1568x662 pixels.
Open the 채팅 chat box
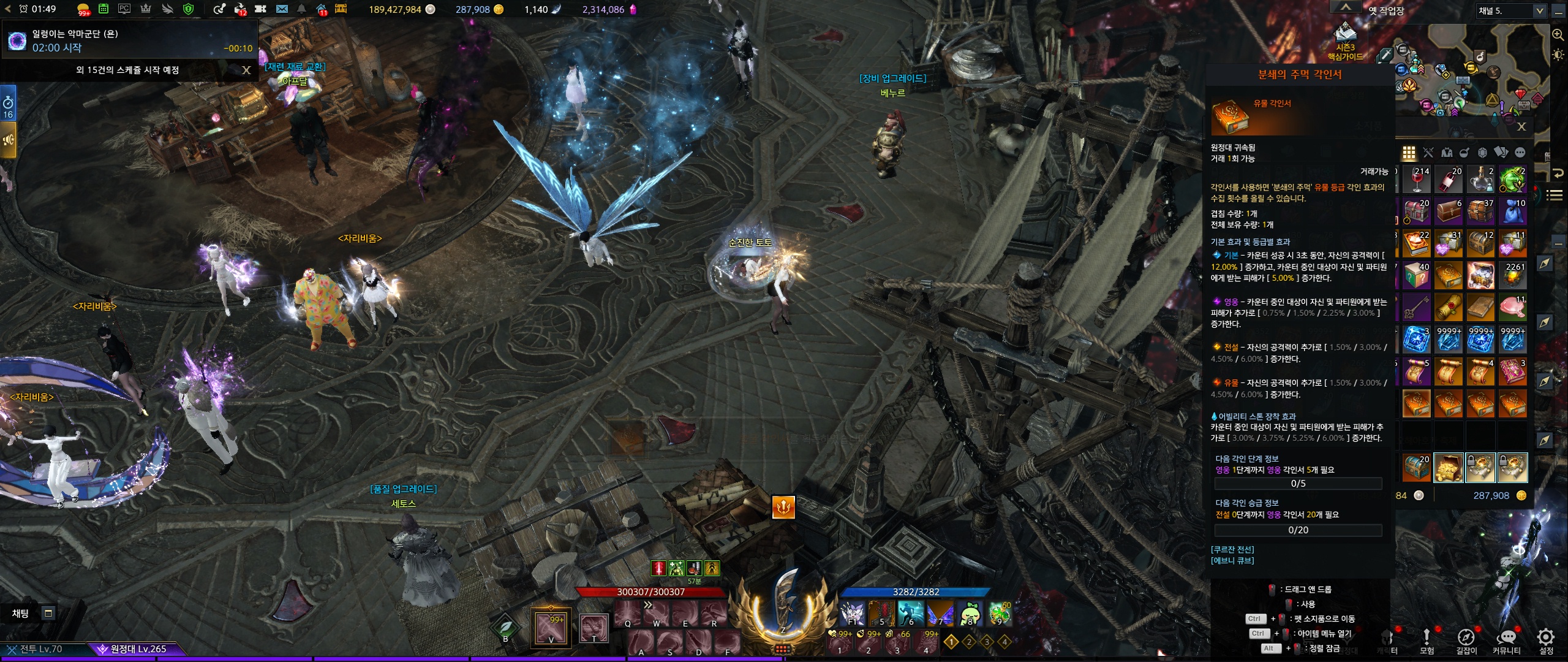[x=21, y=613]
